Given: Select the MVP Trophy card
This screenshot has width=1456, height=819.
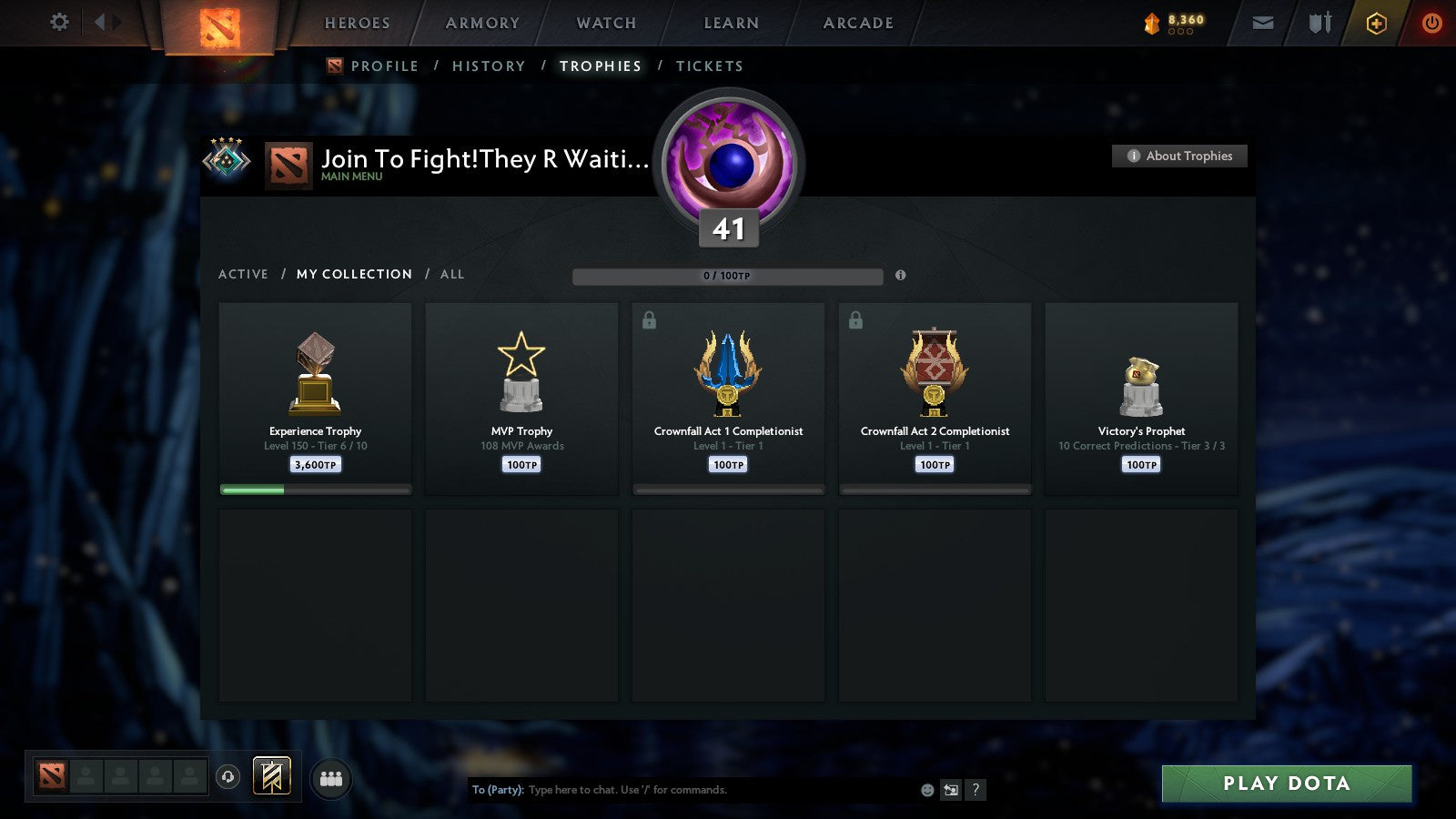Looking at the screenshot, I should point(521,396).
